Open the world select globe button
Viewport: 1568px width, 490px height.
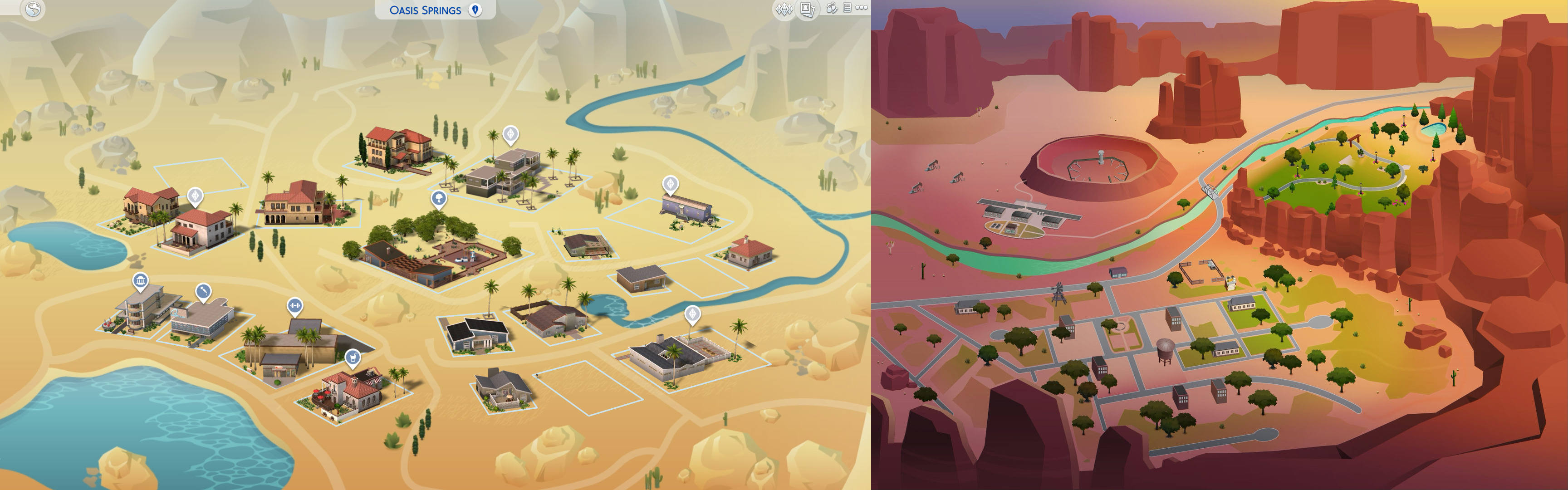[x=33, y=9]
